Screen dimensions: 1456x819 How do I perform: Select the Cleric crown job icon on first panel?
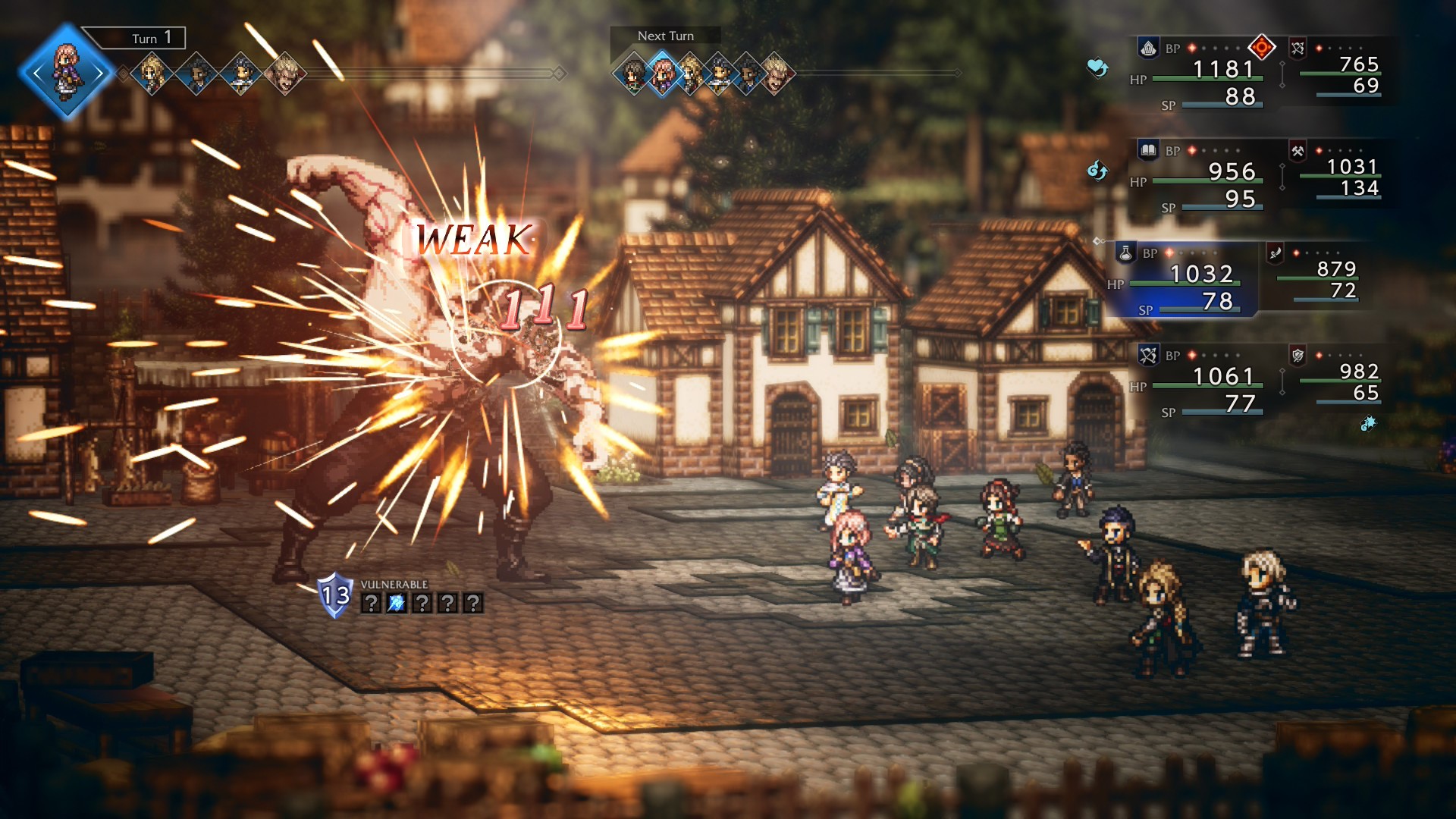click(x=1148, y=47)
